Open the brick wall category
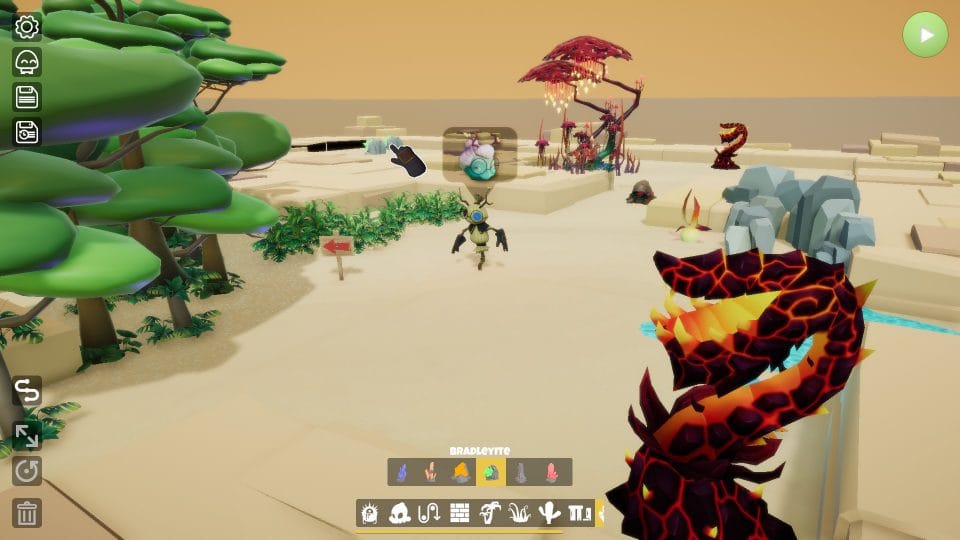 pyautogui.click(x=460, y=513)
